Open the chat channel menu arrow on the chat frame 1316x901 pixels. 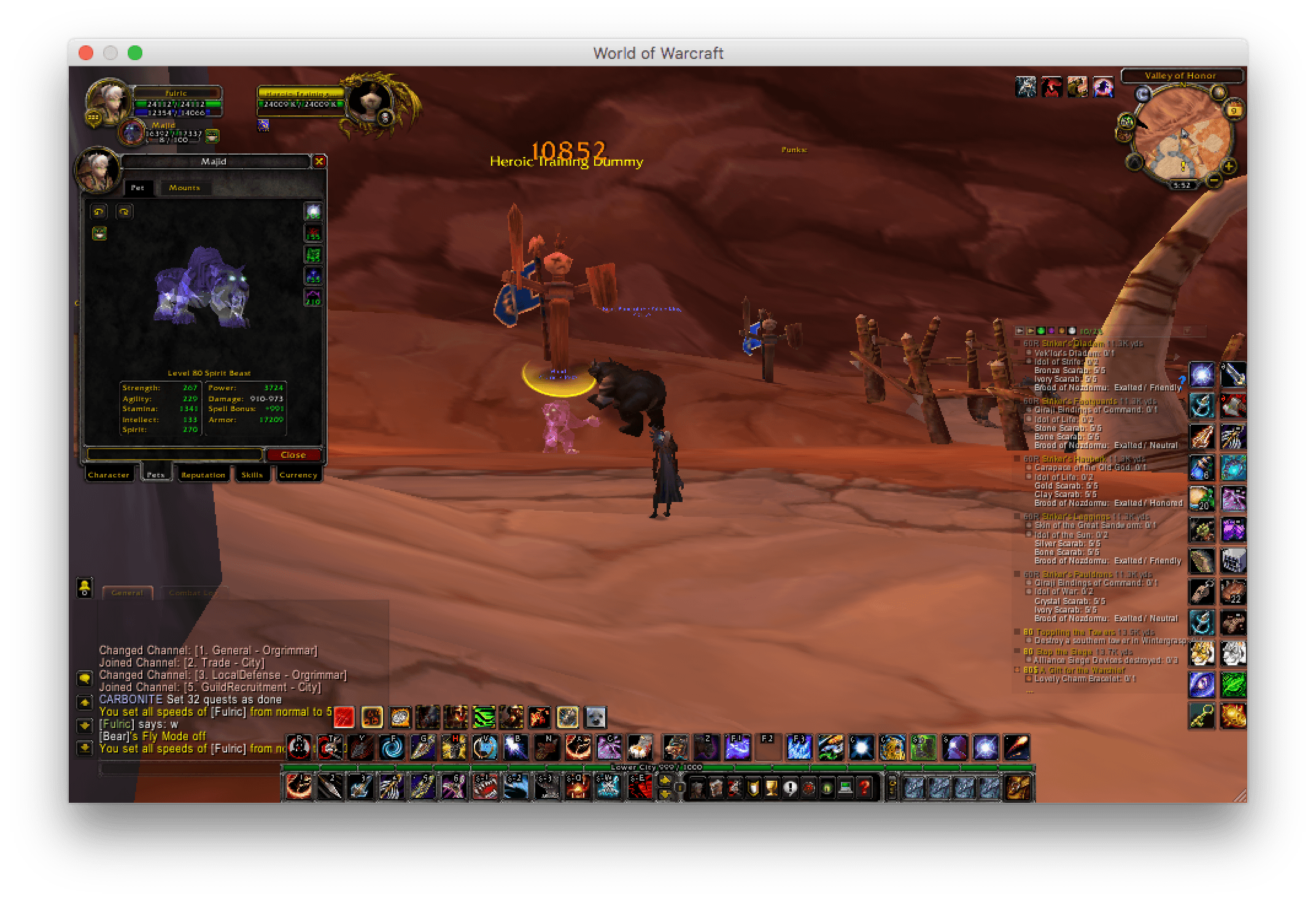coord(86,677)
